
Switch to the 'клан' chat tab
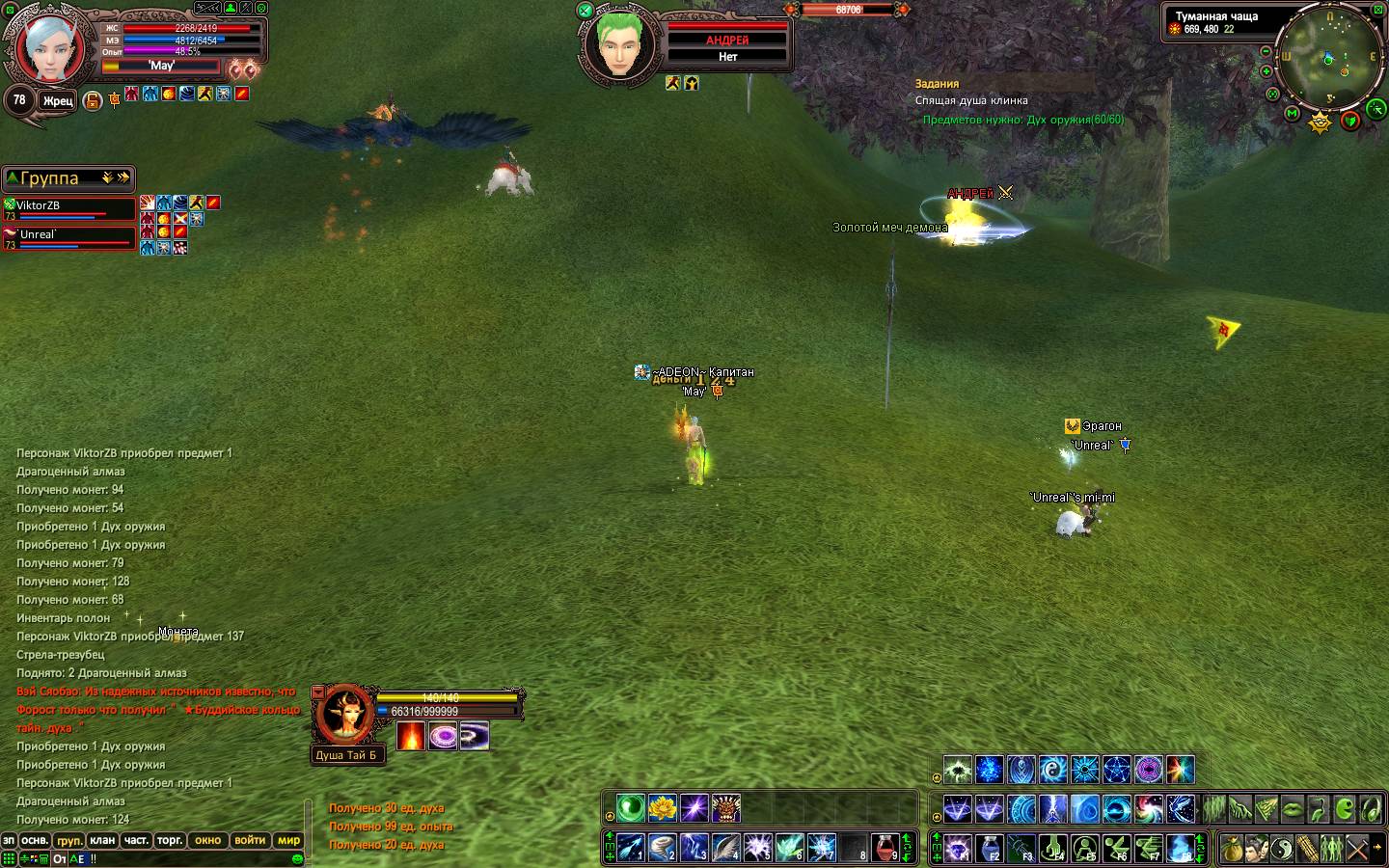click(102, 840)
